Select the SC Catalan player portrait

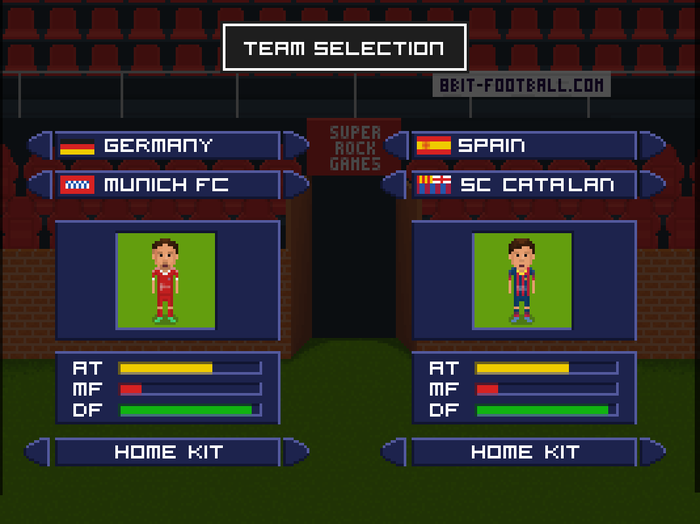point(522,281)
